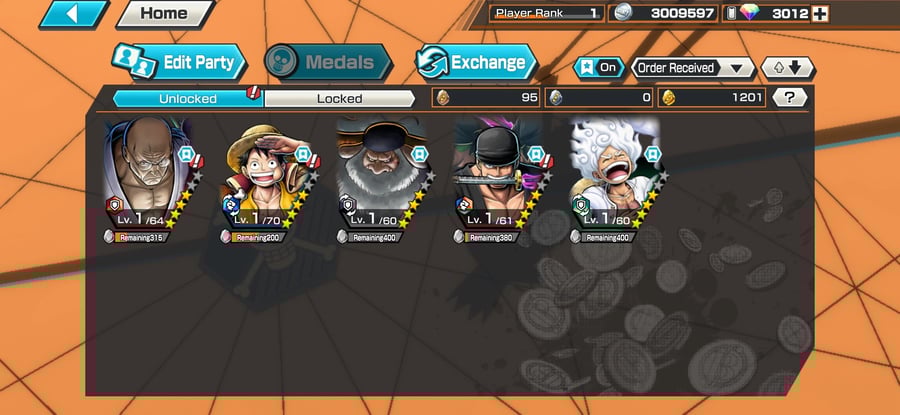Image resolution: width=900 pixels, height=415 pixels.
Task: Show the Unlocked characters tab
Action: 187,98
